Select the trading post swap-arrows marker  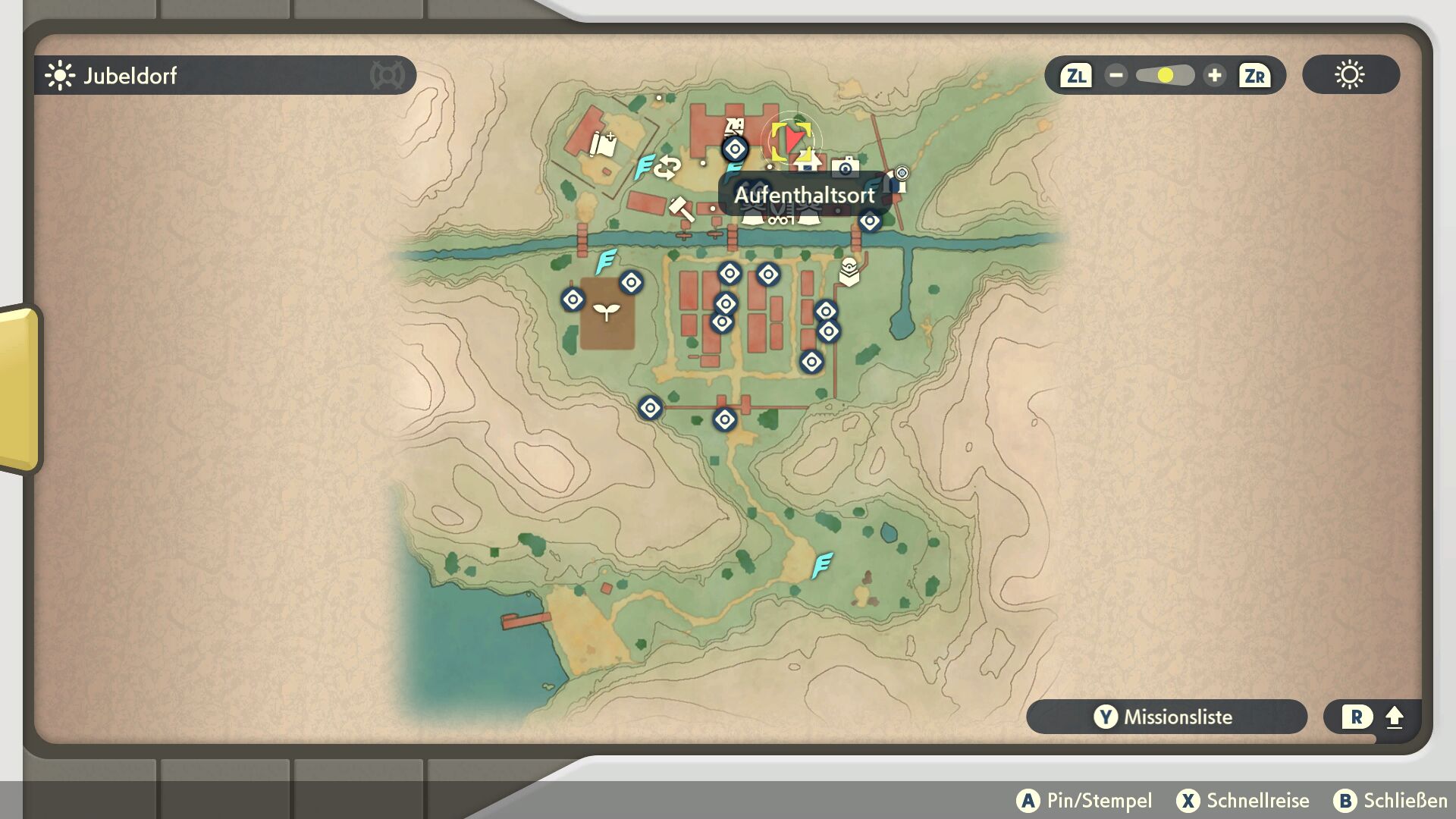(668, 167)
